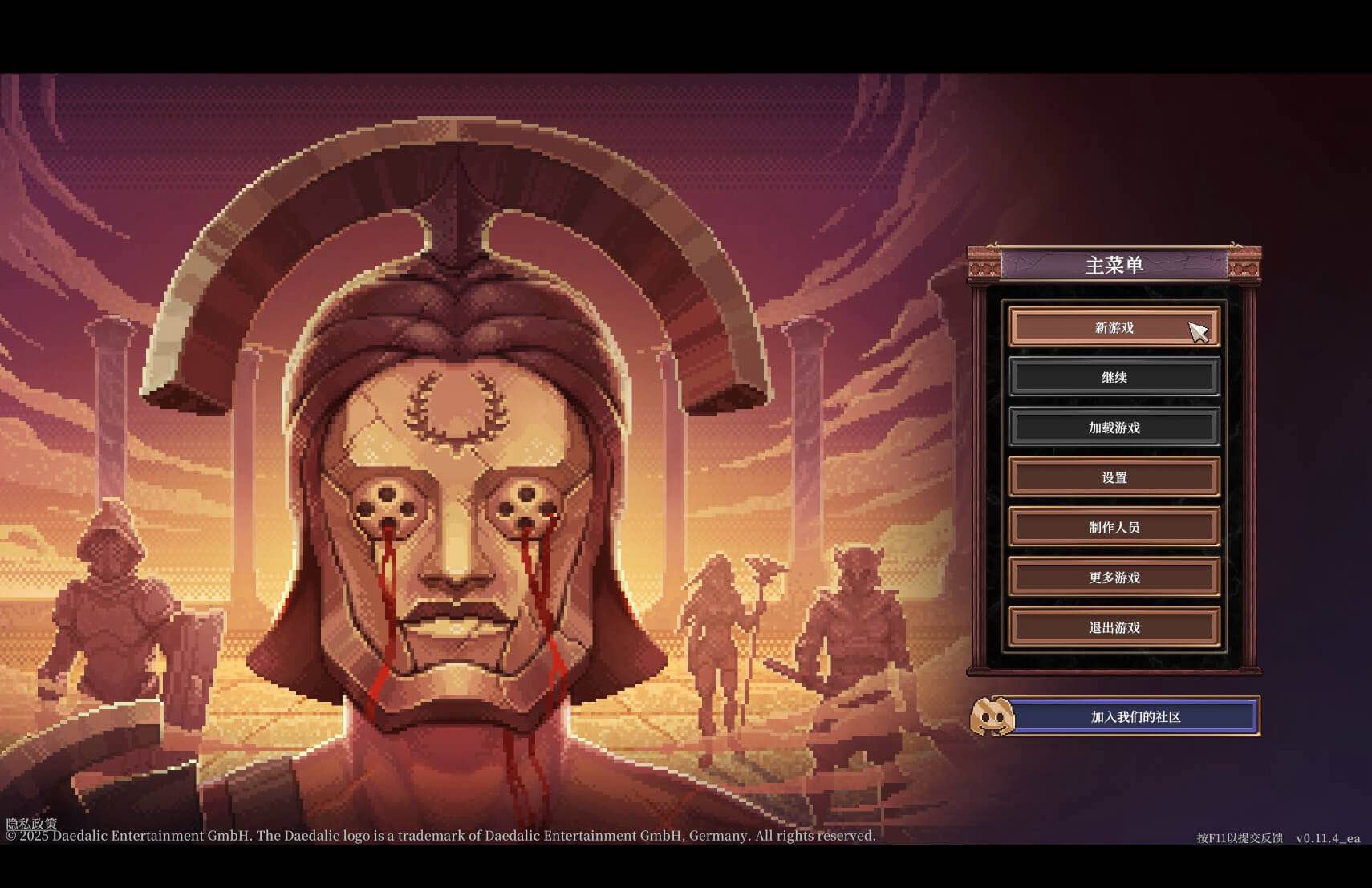Browse 更多游戏 more games
Image resolution: width=1372 pixels, height=888 pixels.
point(1115,577)
